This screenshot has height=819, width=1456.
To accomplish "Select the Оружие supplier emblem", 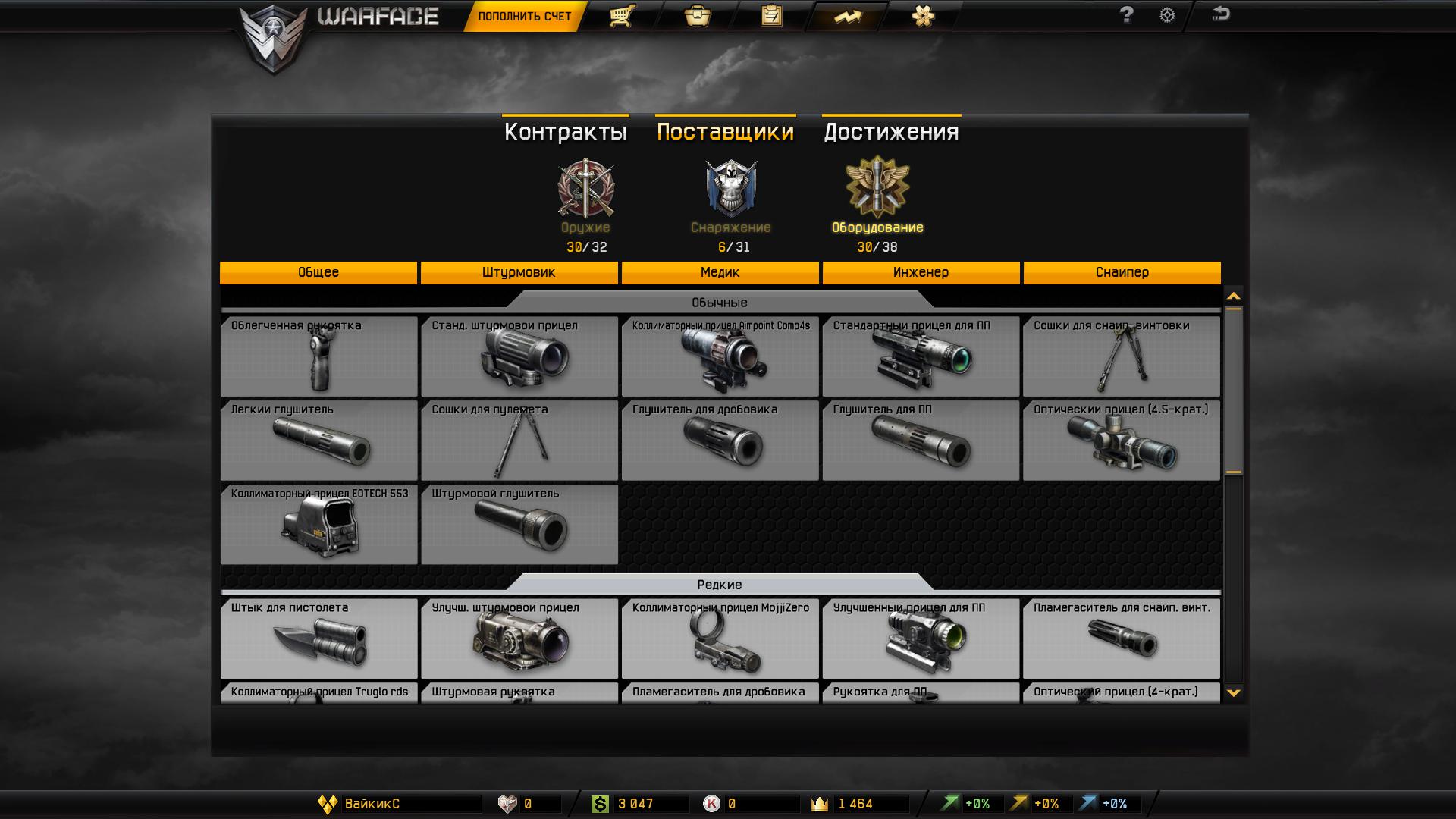I will 585,189.
